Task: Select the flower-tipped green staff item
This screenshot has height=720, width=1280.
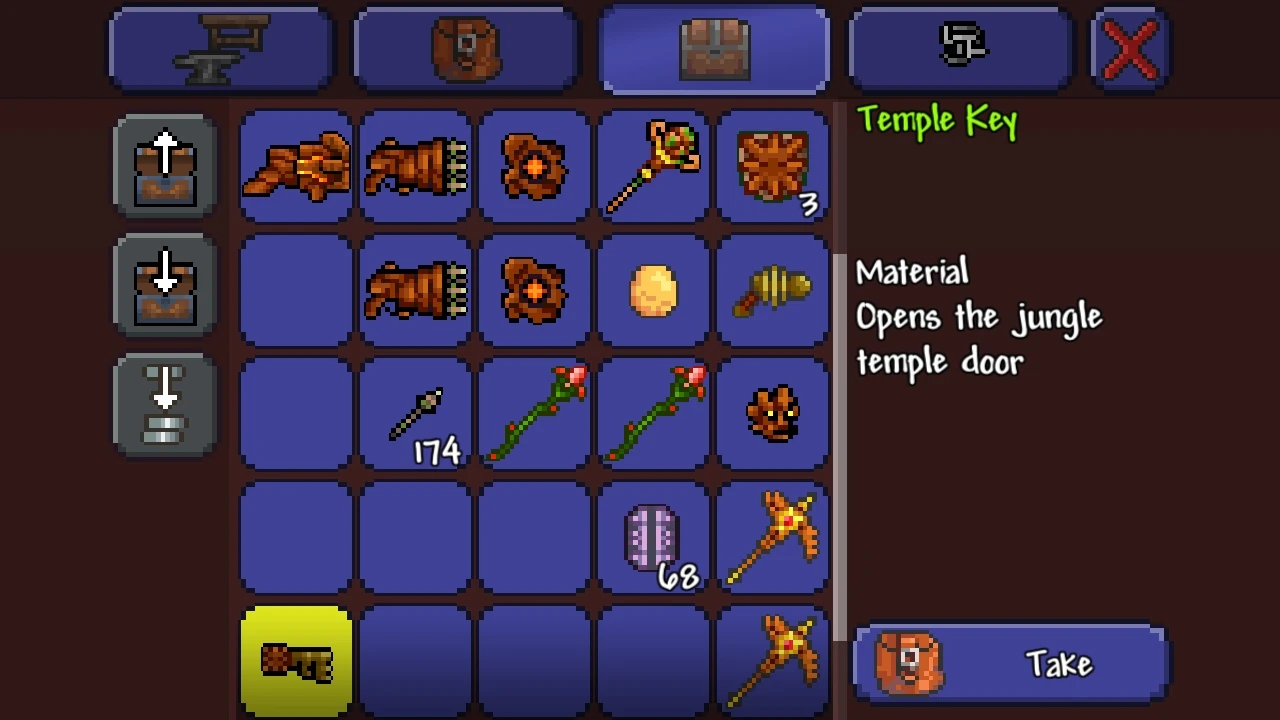Action: [x=533, y=414]
